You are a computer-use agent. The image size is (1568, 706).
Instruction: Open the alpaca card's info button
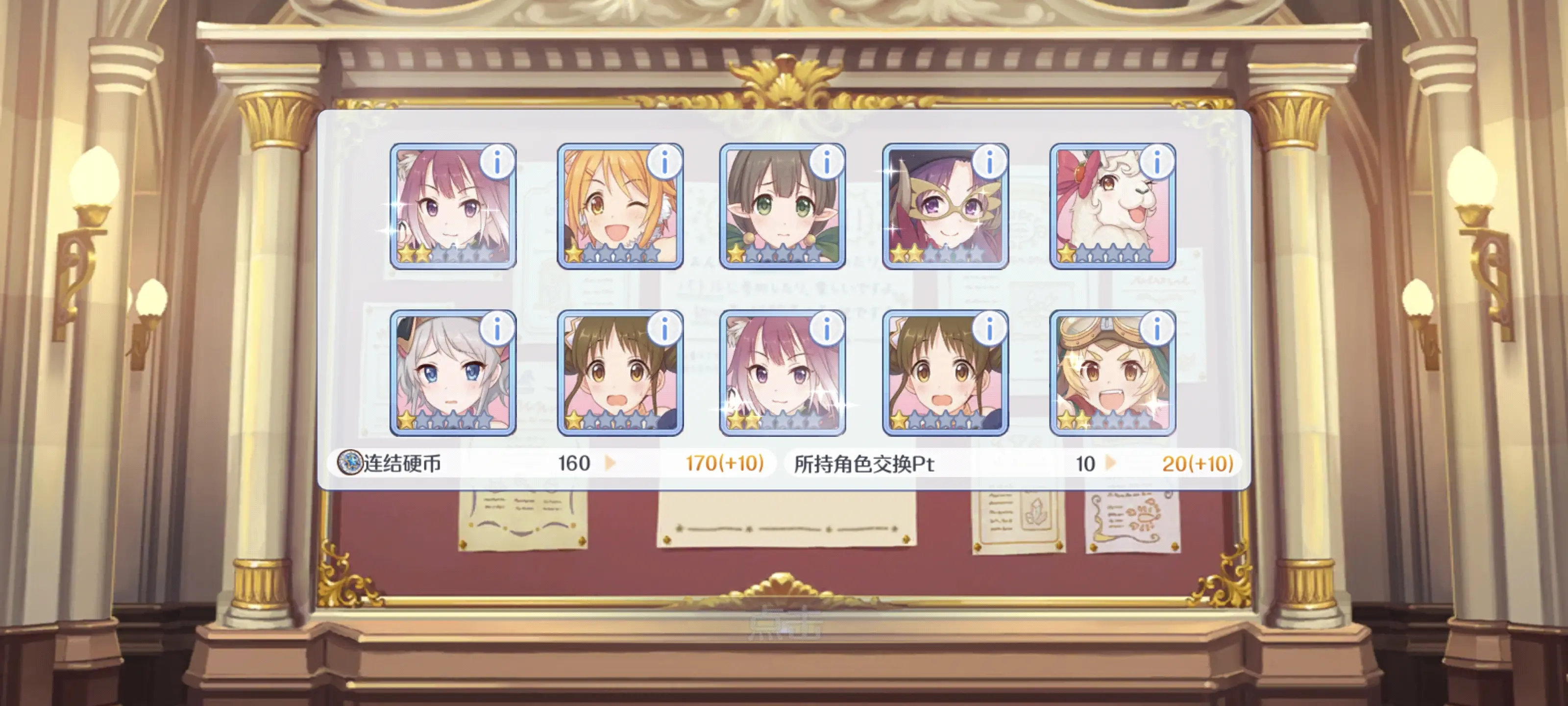coord(1156,163)
